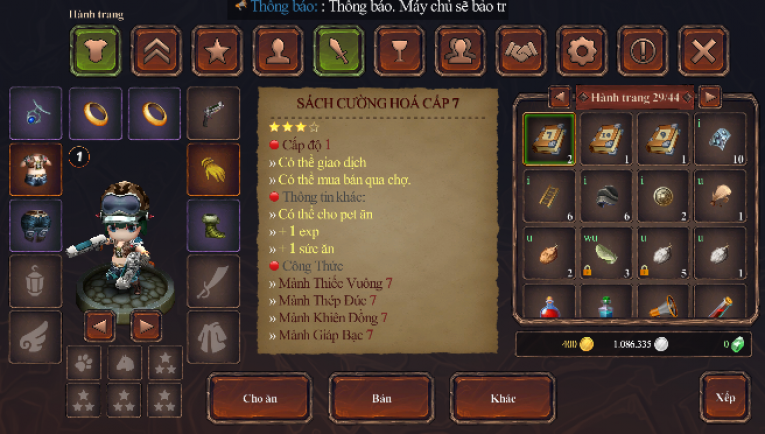Open the sword tab in top bar
Screen dimensions: 765x434
pos(338,50)
